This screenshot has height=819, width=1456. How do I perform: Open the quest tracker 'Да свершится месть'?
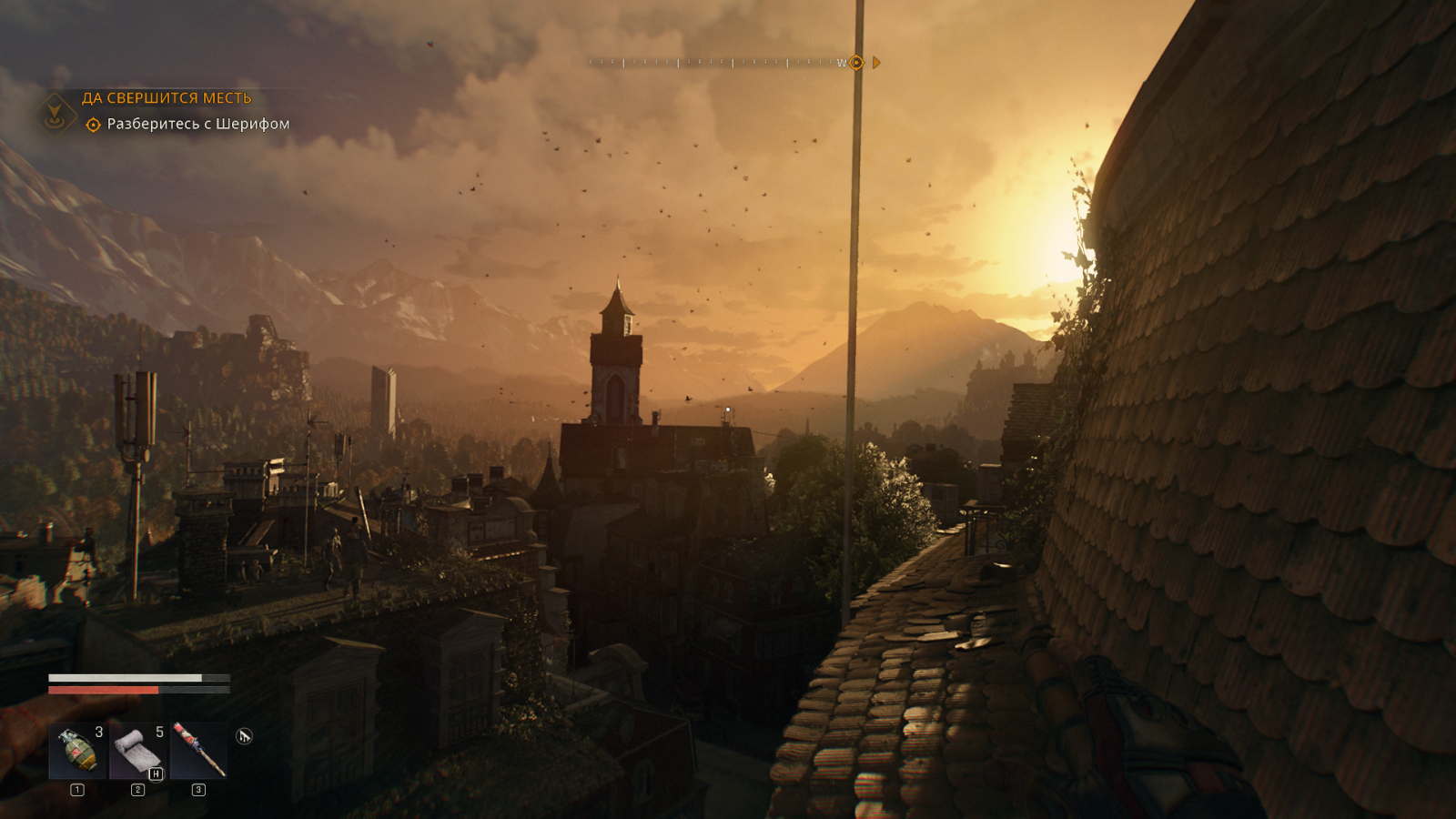coord(167,98)
